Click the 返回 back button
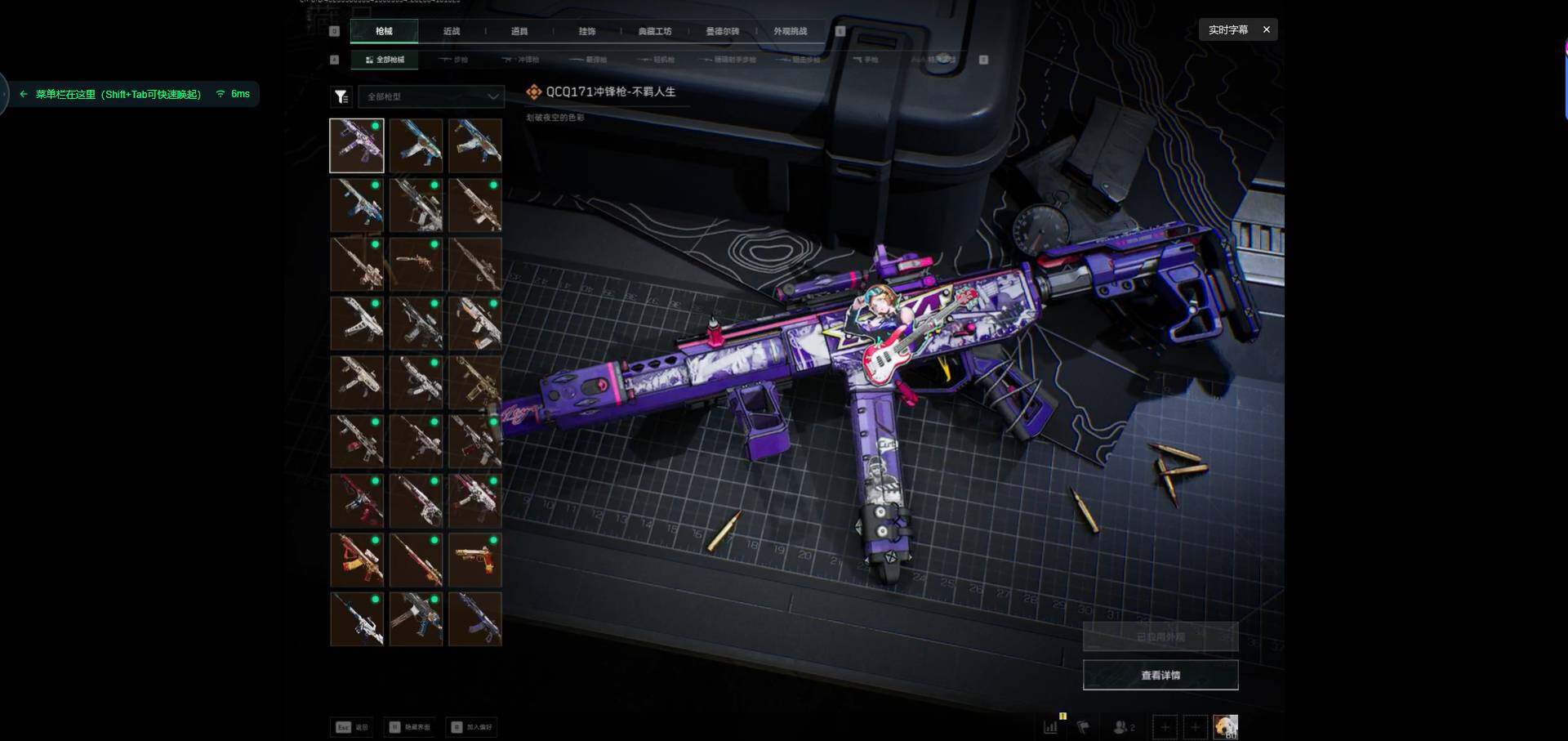 point(352,727)
